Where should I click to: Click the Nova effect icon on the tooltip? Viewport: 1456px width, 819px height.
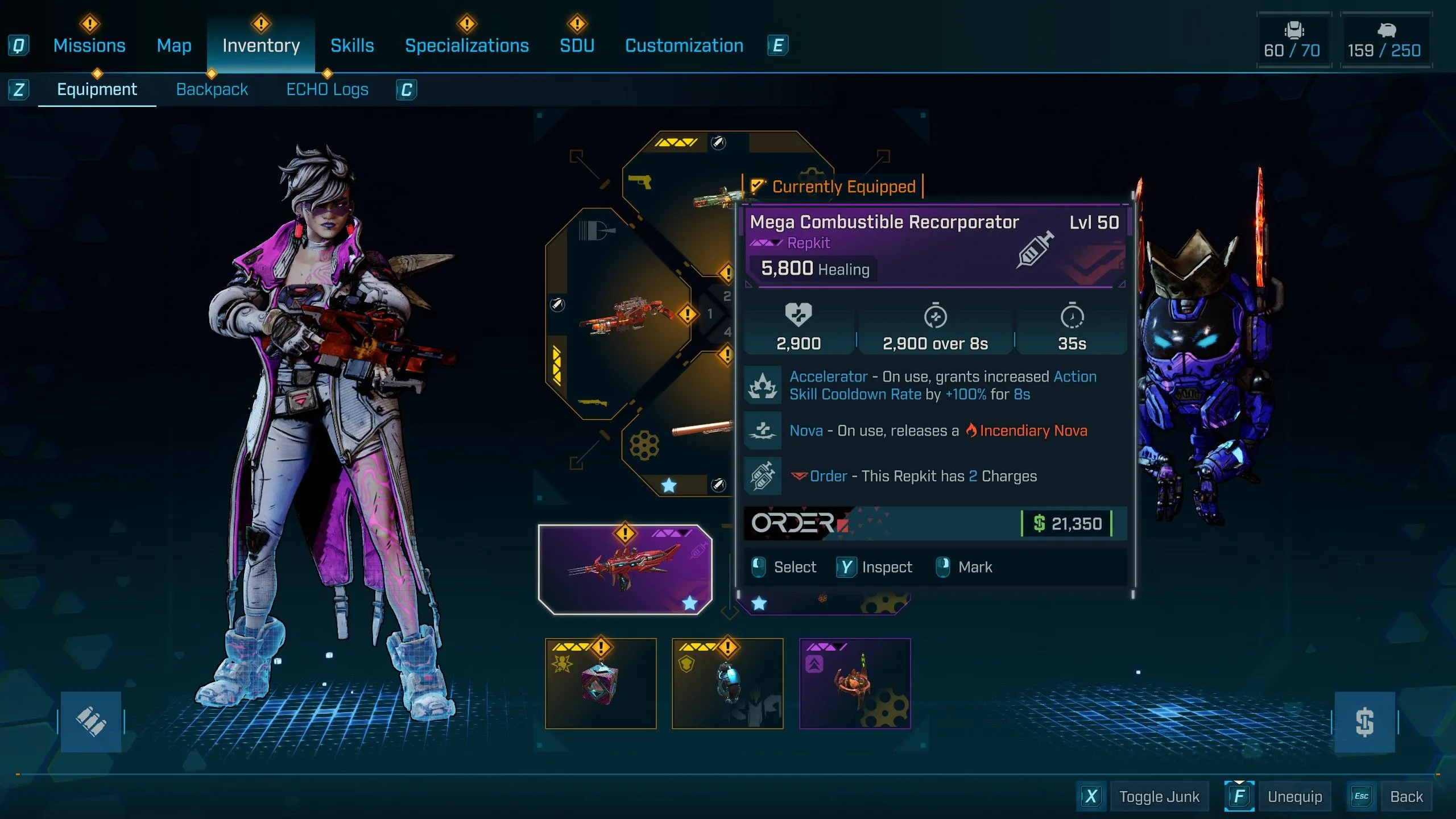[763, 431]
